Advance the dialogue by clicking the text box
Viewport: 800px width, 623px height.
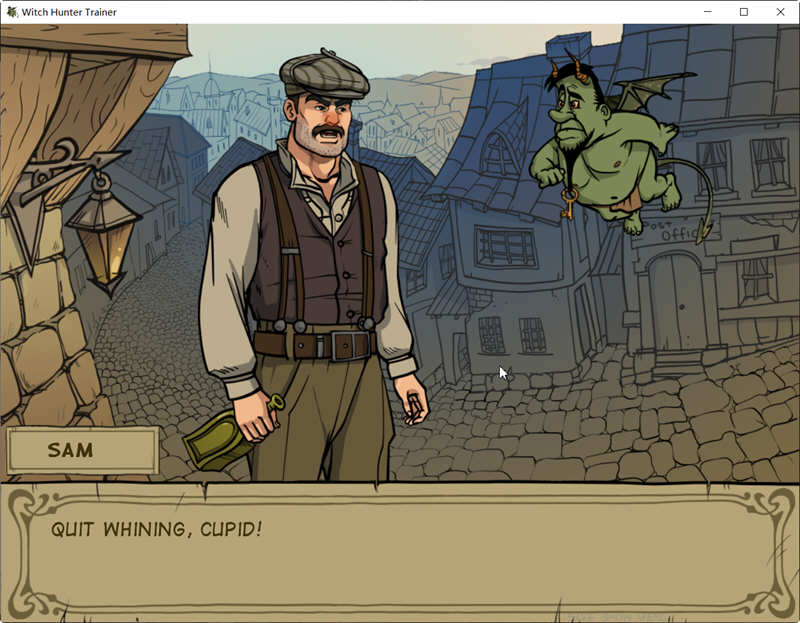tap(400, 550)
